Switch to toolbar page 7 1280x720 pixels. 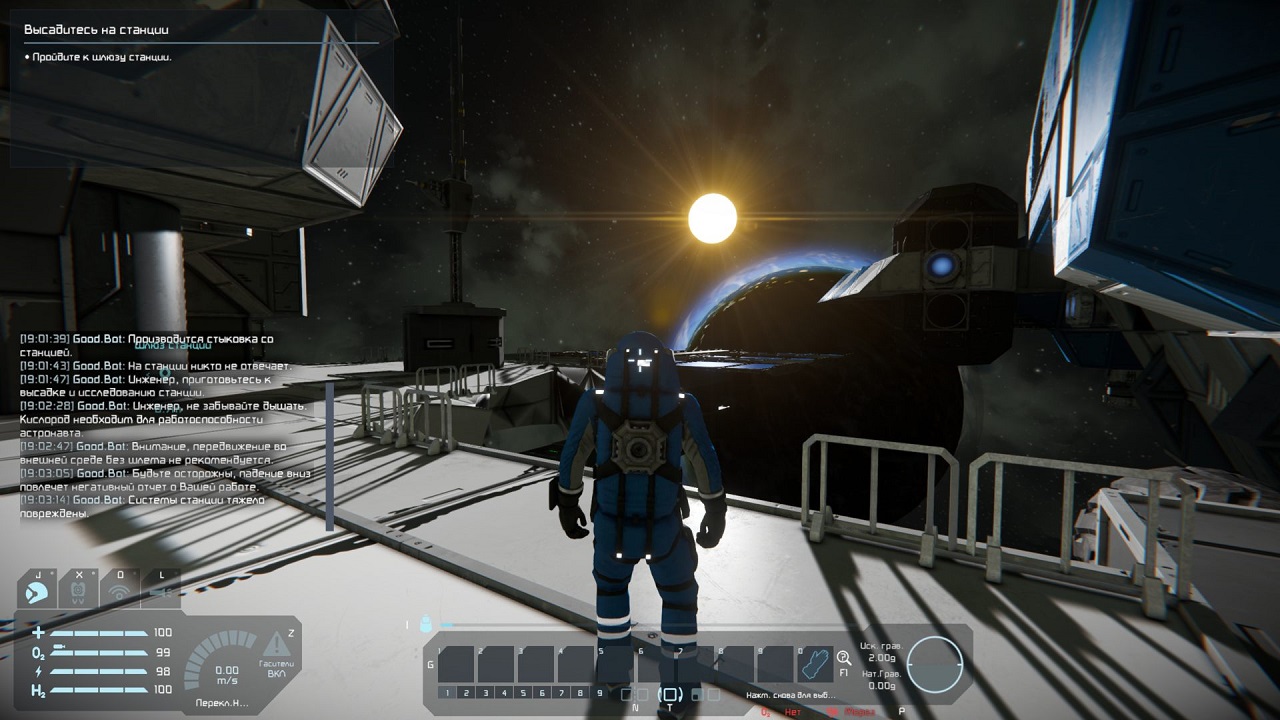(x=562, y=693)
